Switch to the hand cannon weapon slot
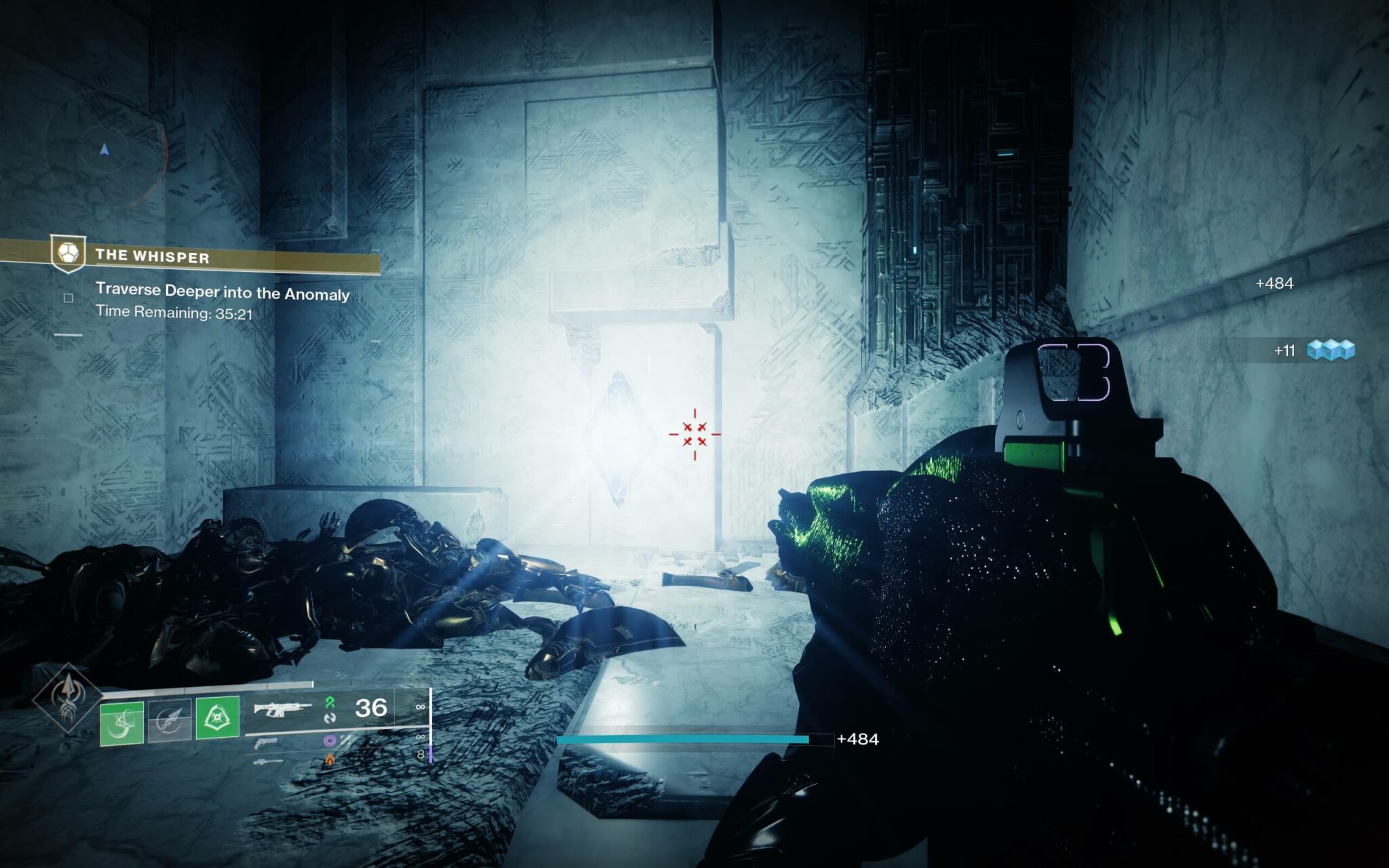The height and width of the screenshot is (868, 1389). [266, 743]
